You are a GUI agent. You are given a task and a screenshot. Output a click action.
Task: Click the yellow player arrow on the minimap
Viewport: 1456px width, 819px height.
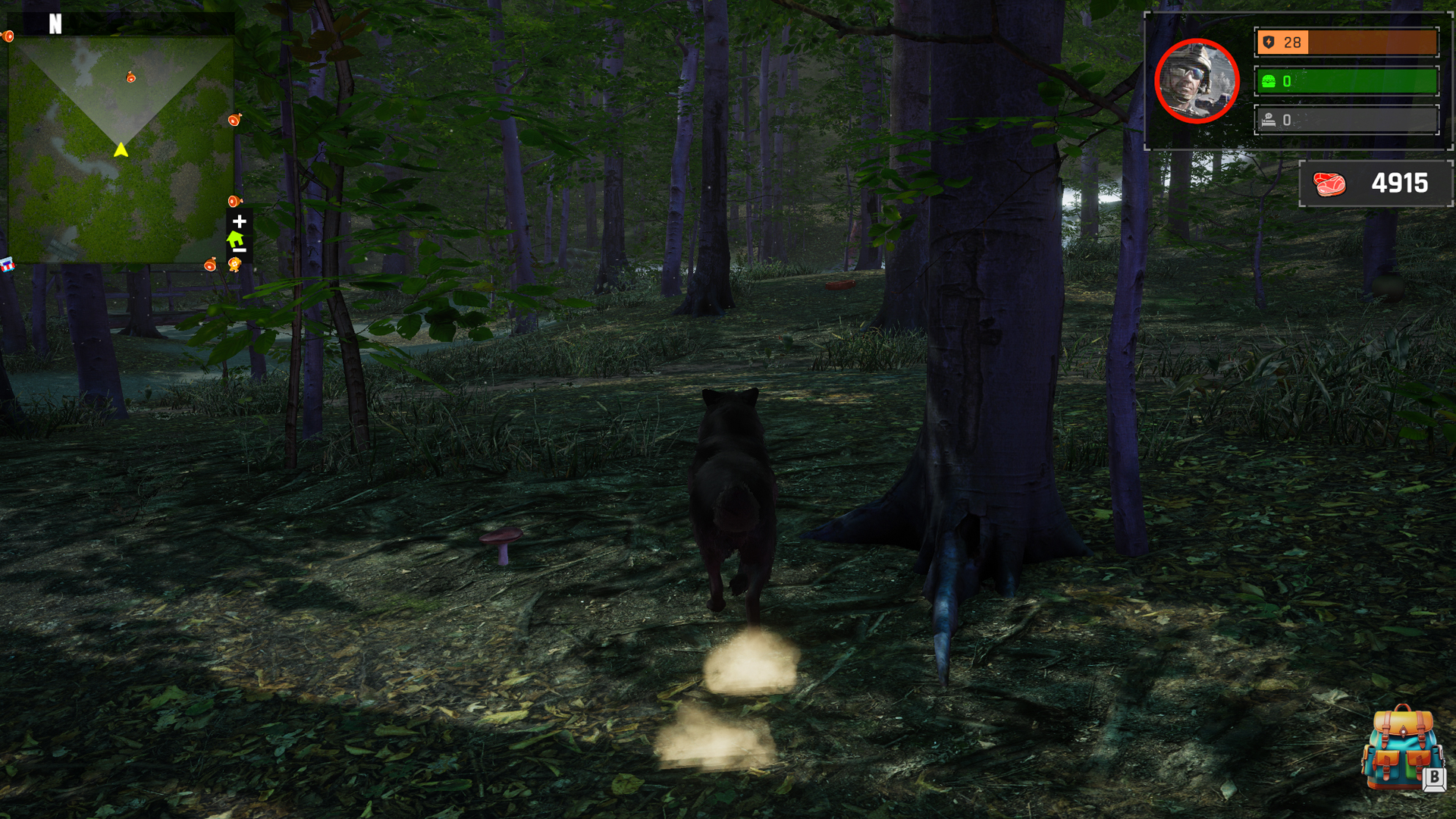coord(120,150)
